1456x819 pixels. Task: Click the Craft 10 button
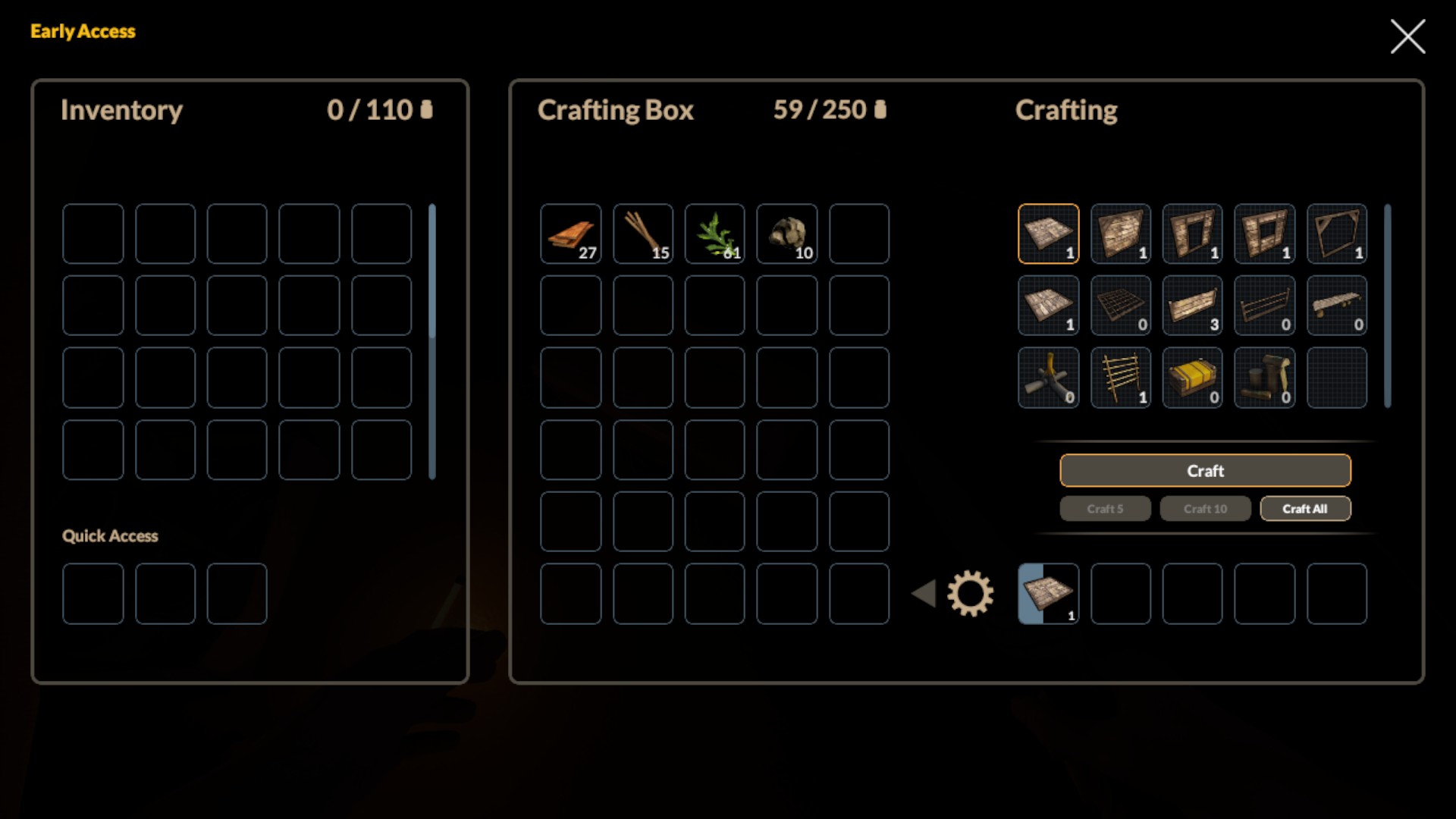click(x=1205, y=509)
